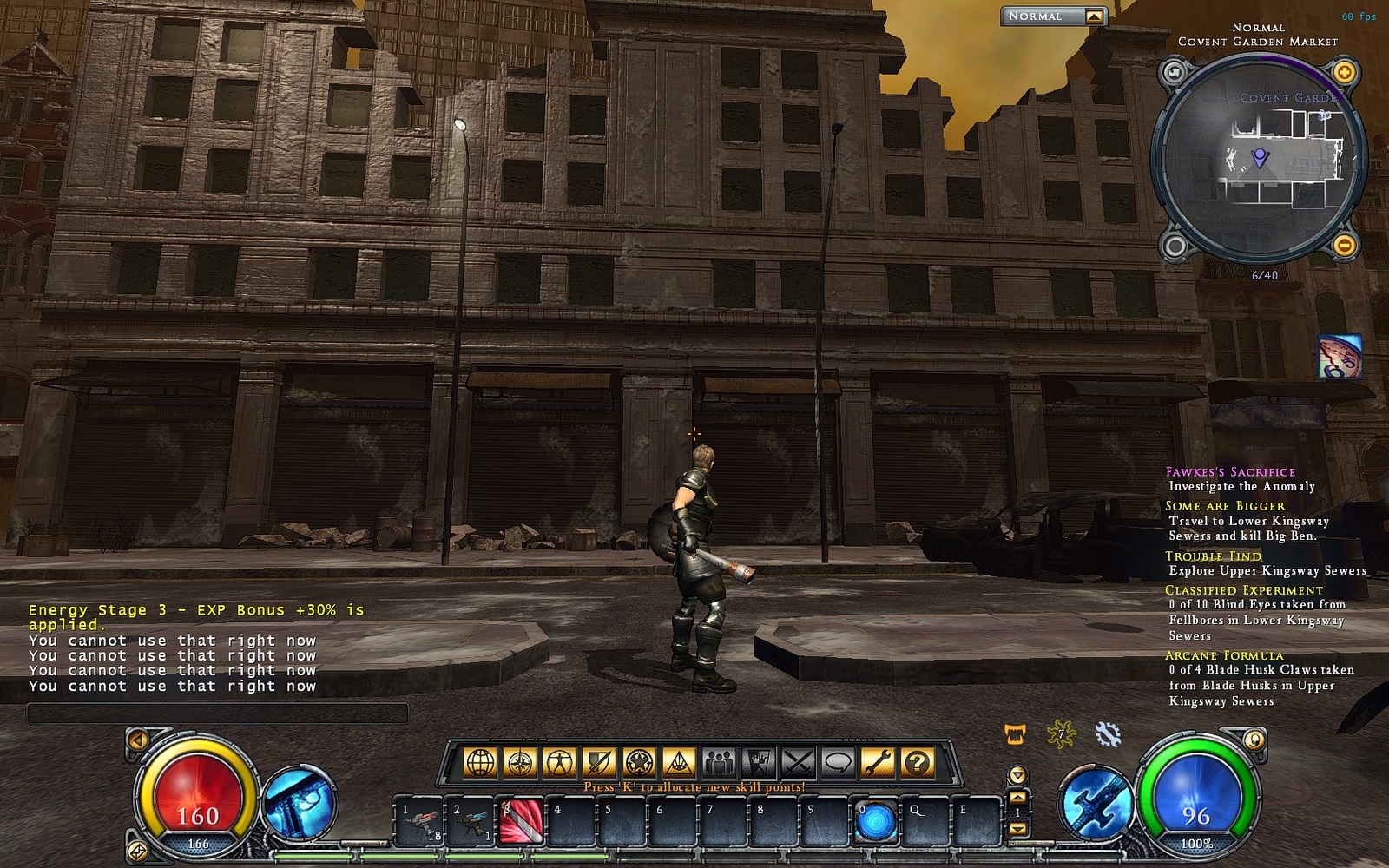
Task: Use the blue portal item in slot 0
Action: click(x=875, y=822)
